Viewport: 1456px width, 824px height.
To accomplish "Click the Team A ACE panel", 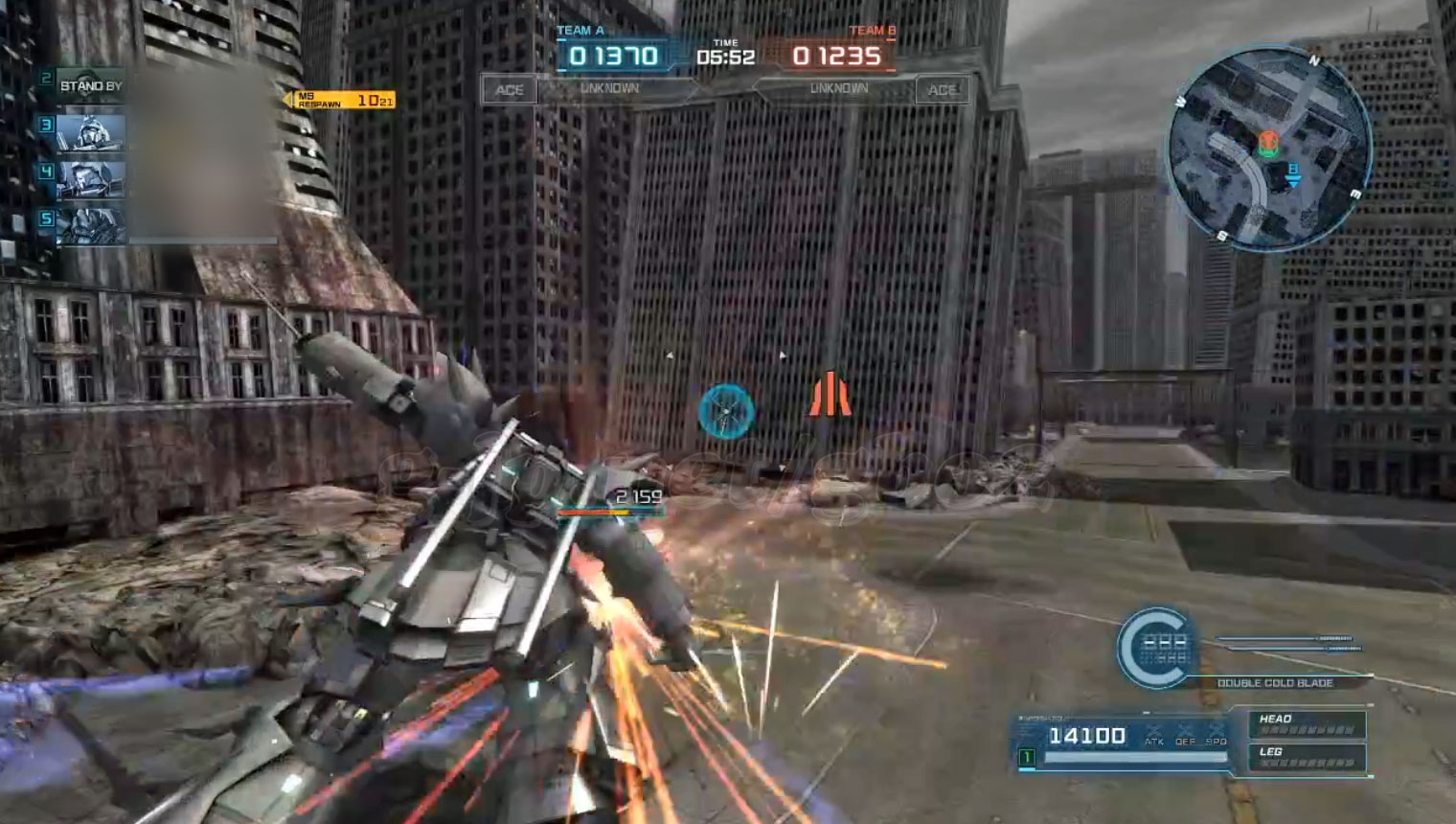I will (509, 90).
